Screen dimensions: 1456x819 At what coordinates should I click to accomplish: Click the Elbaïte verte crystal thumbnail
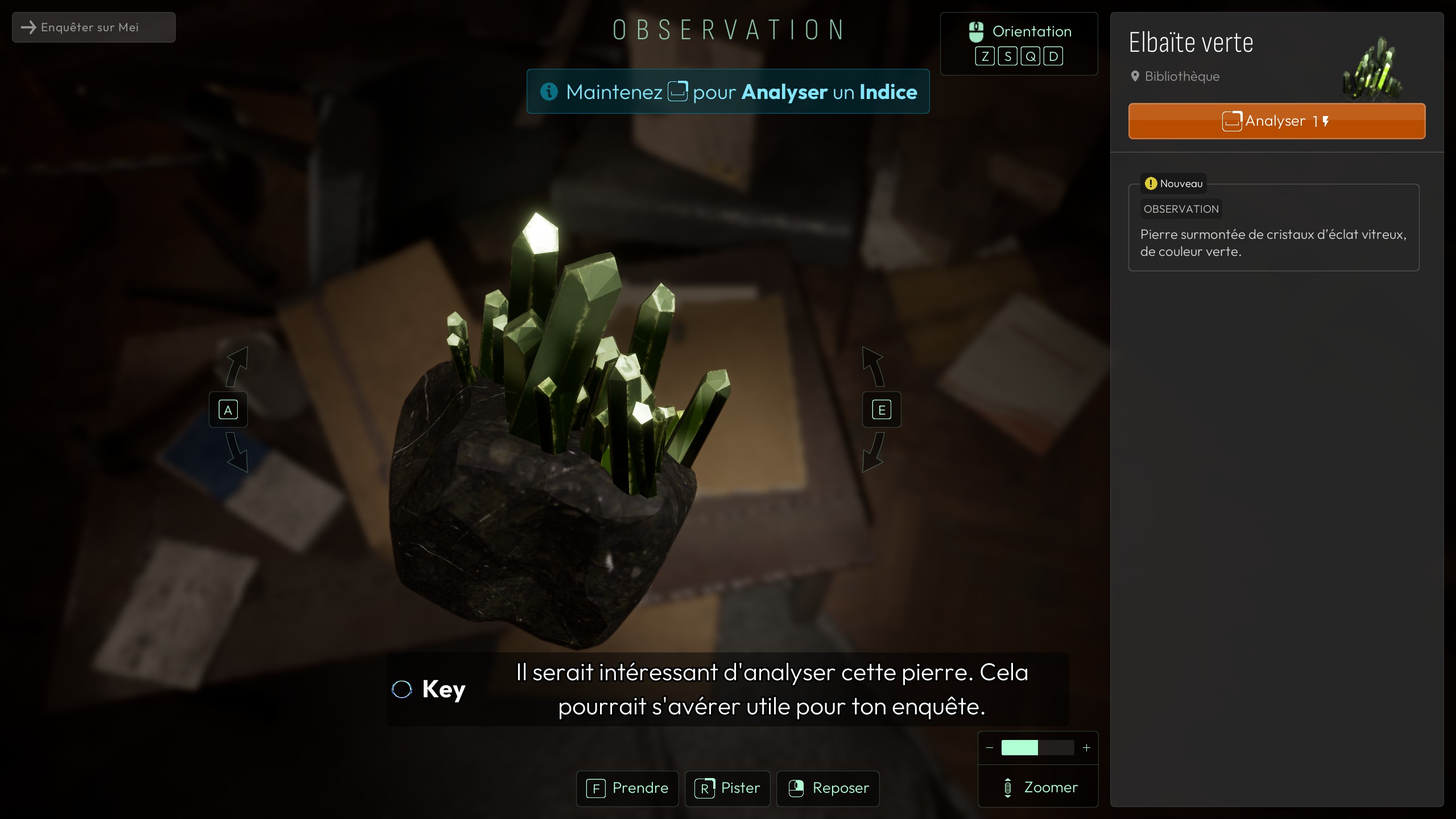(1372, 68)
